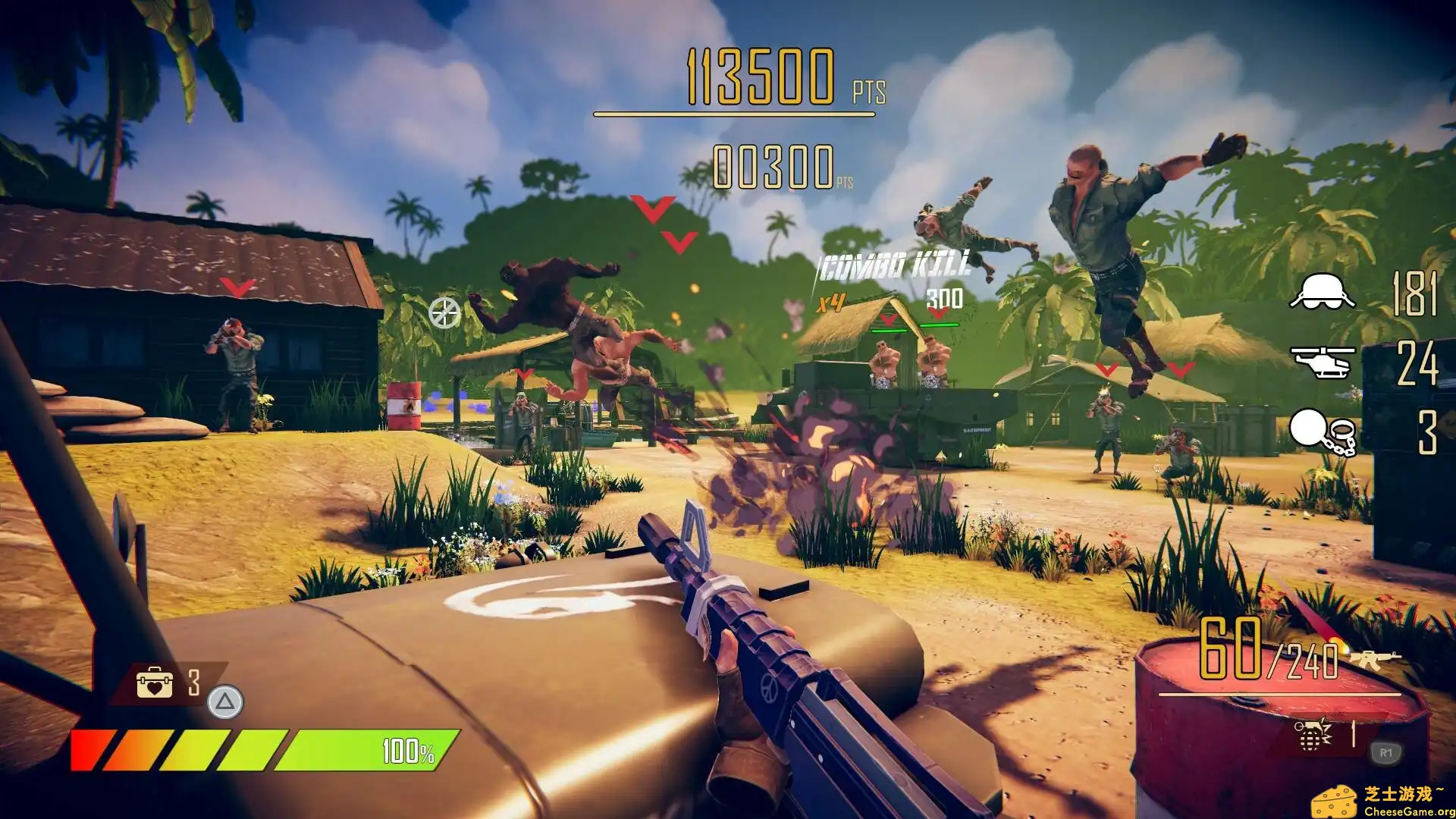
Task: Click the handcuffs prisoner counter icon
Action: (1323, 433)
